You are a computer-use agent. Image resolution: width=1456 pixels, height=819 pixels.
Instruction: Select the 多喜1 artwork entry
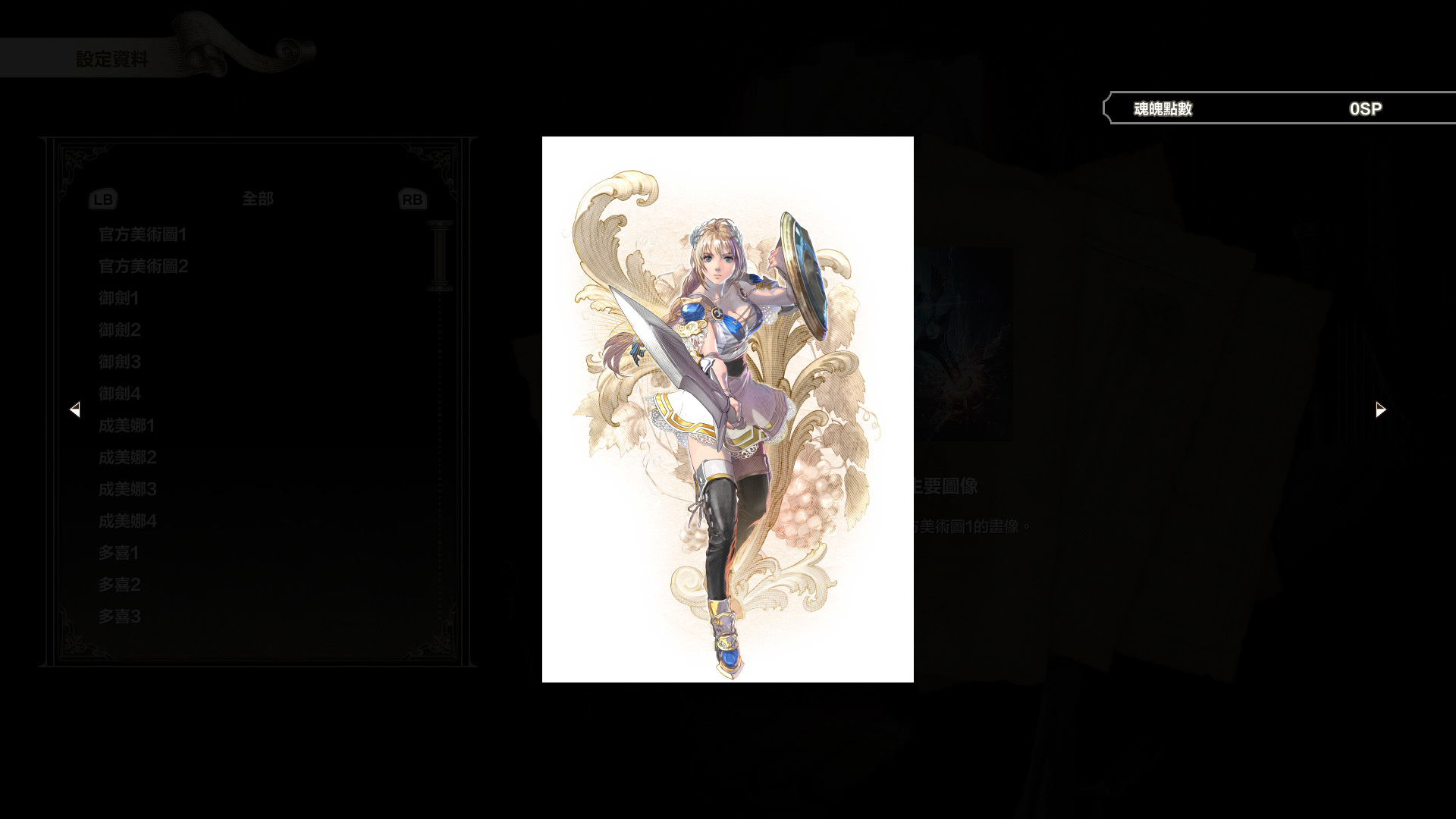[118, 553]
